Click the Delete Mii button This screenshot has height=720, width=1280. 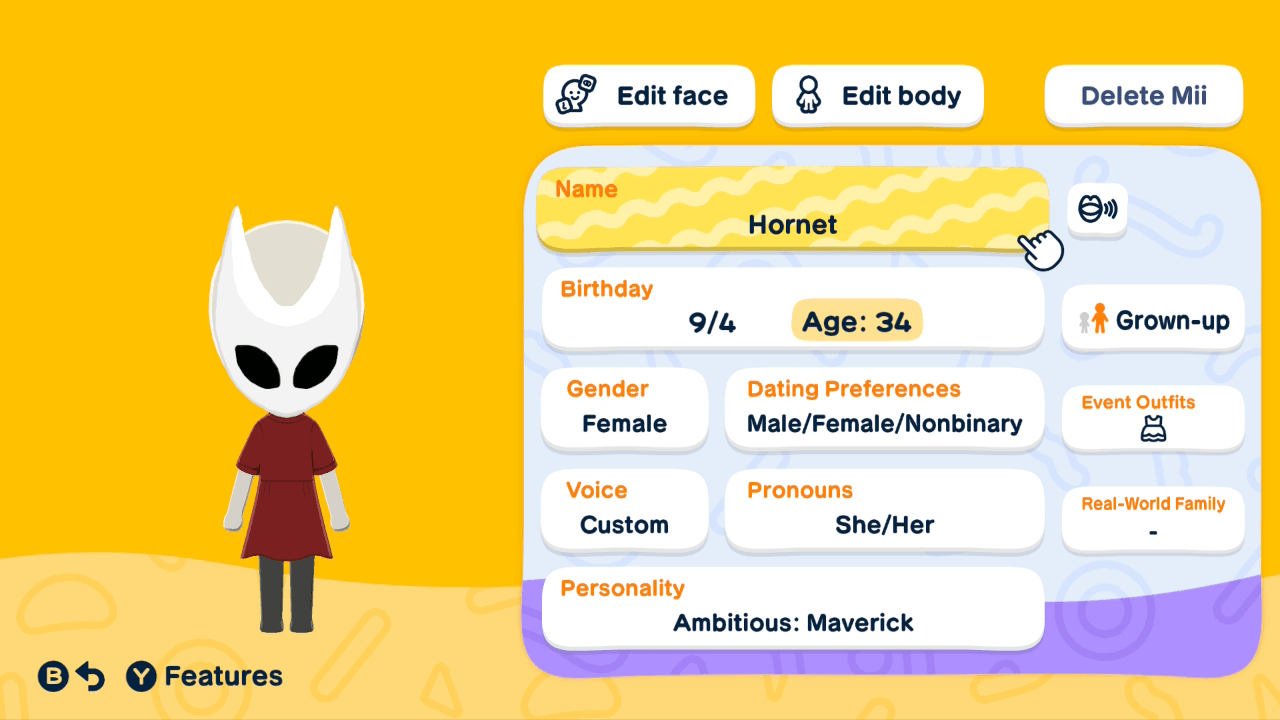pyautogui.click(x=1143, y=95)
